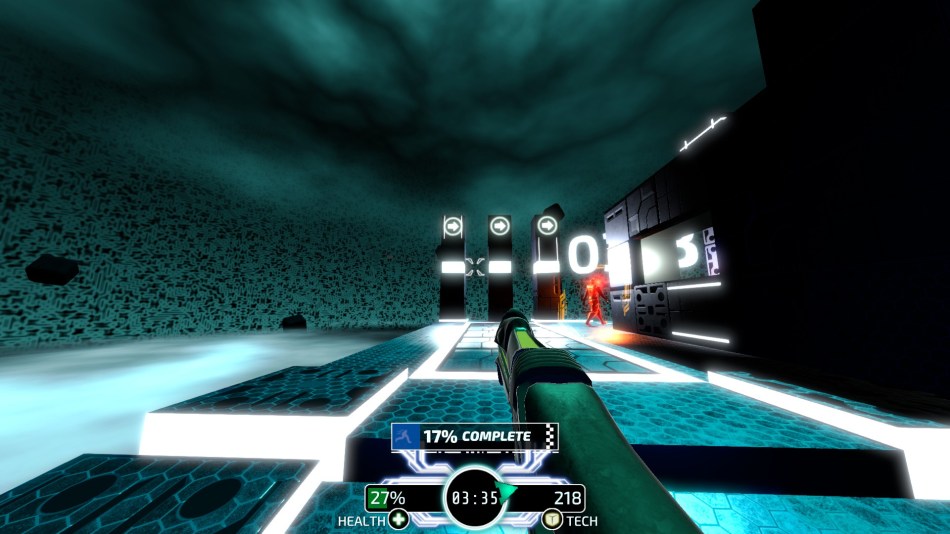This screenshot has width=950, height=534.
Task: Click the green Health plus icon
Action: click(398, 519)
